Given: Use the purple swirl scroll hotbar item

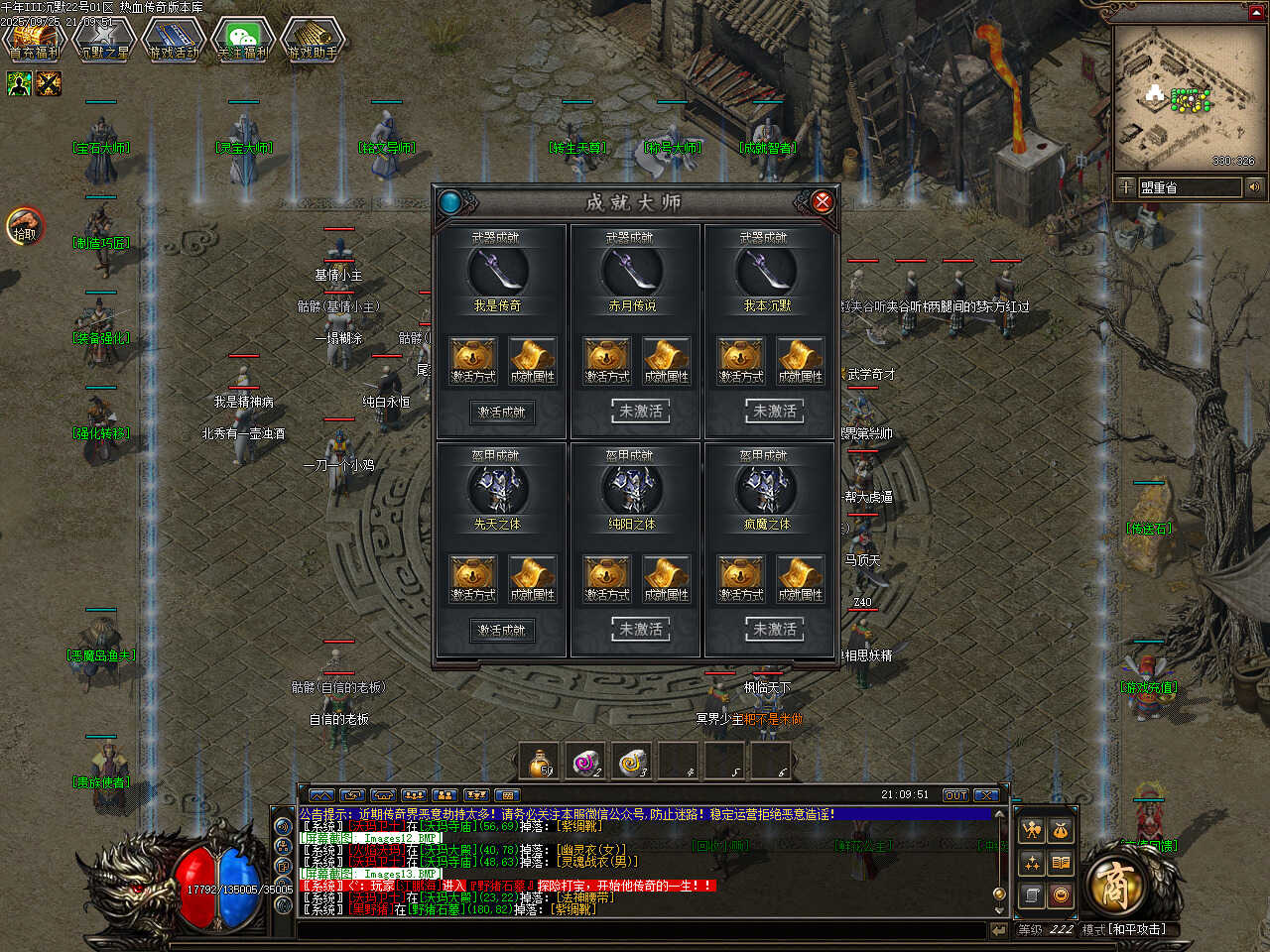Looking at the screenshot, I should coord(586,762).
